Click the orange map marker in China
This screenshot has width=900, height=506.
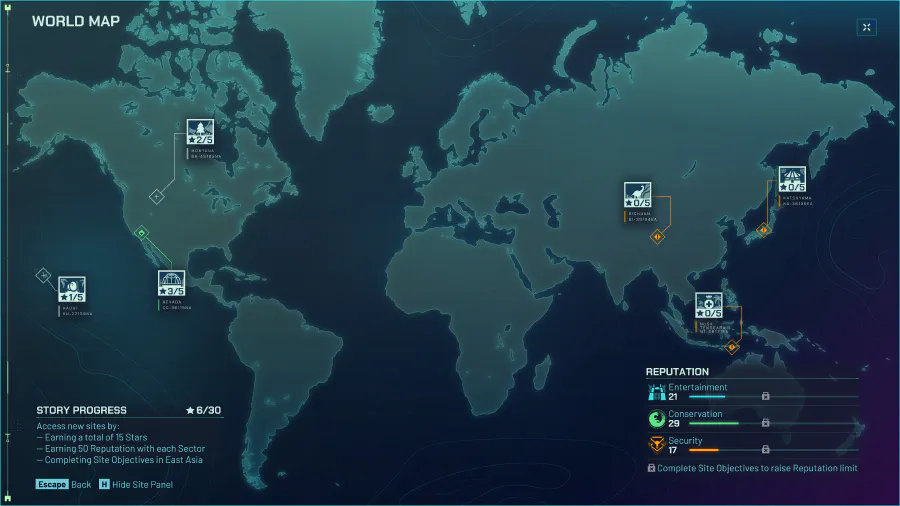657,237
